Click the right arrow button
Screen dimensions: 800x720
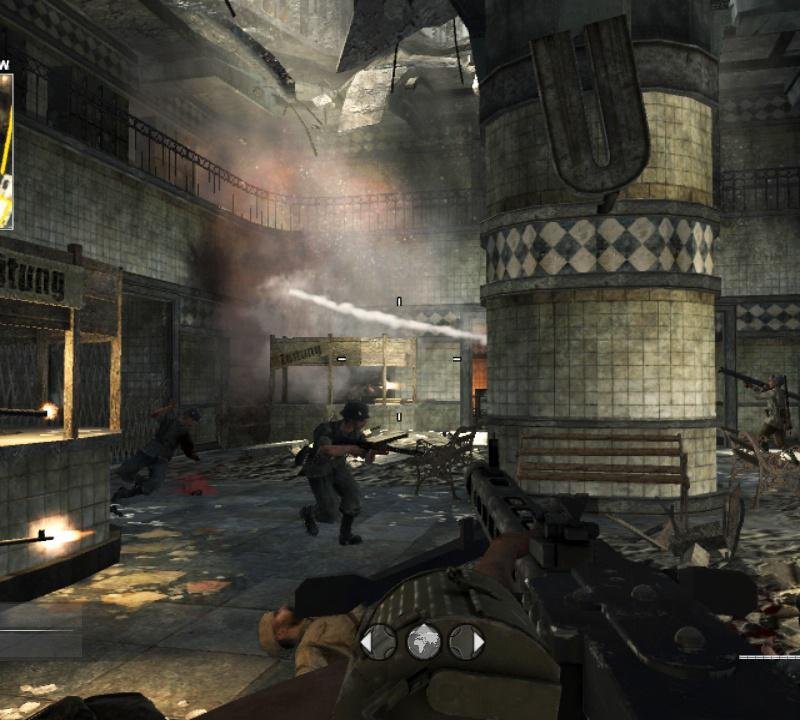pos(466,641)
